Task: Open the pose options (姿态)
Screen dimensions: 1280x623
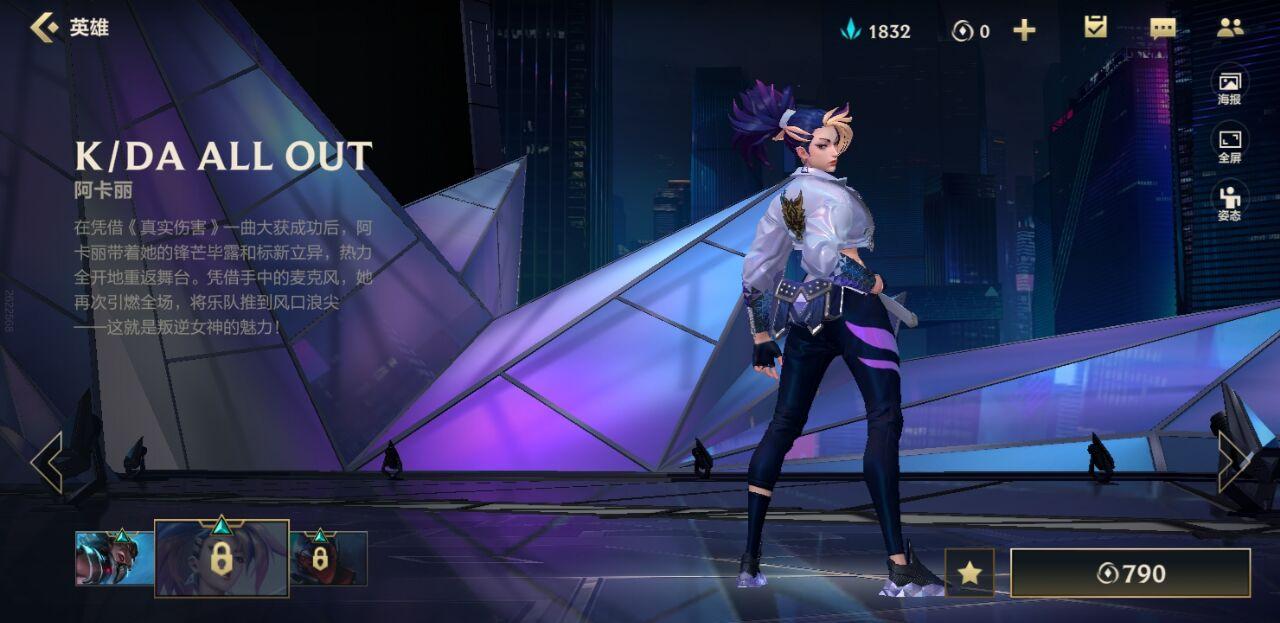Action: (1229, 201)
